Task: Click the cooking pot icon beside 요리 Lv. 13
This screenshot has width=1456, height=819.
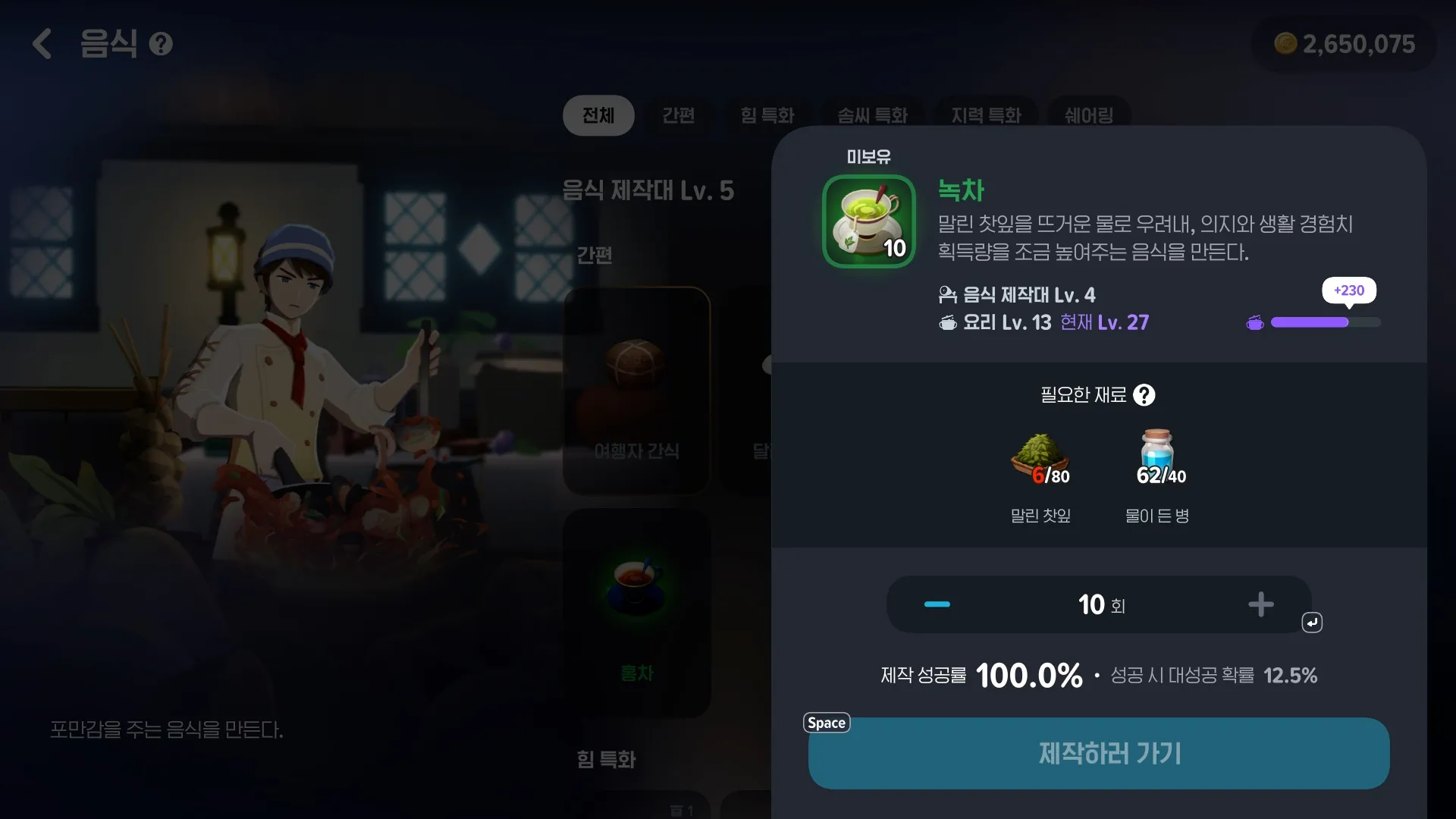Action: click(x=949, y=322)
